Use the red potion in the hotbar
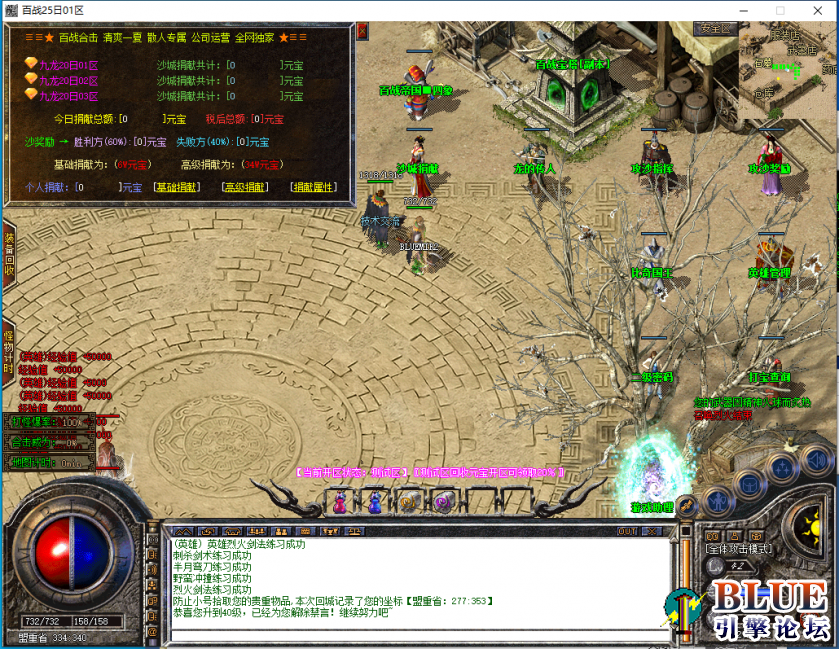839x649 pixels. pos(340,503)
